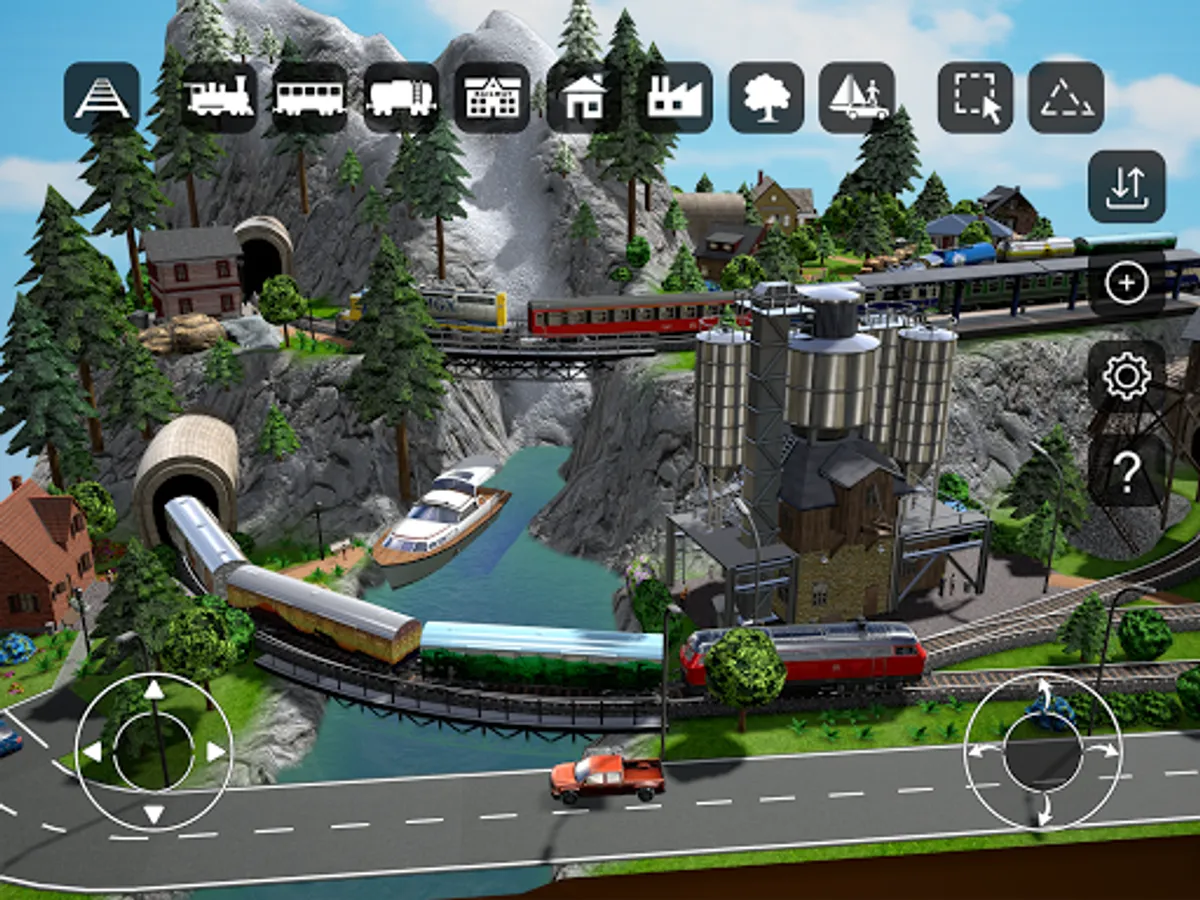Open the sailboat and figures category
The image size is (1200, 900).
(857, 98)
